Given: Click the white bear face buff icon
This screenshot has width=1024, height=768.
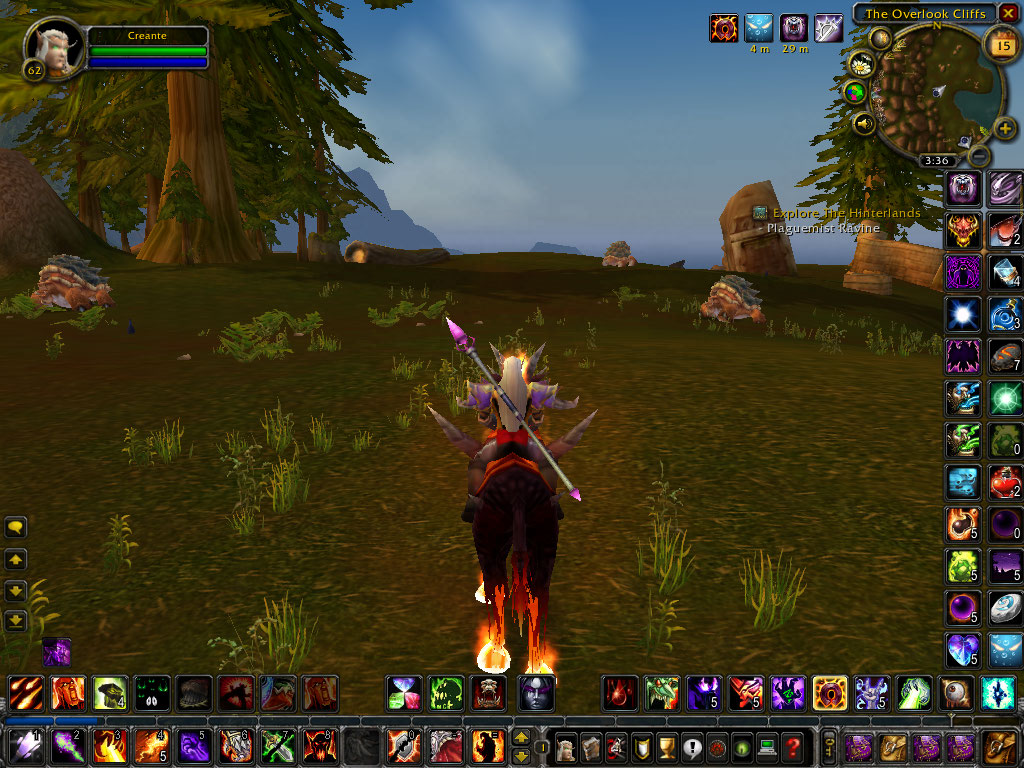Looking at the screenshot, I should pyautogui.click(x=794, y=28).
